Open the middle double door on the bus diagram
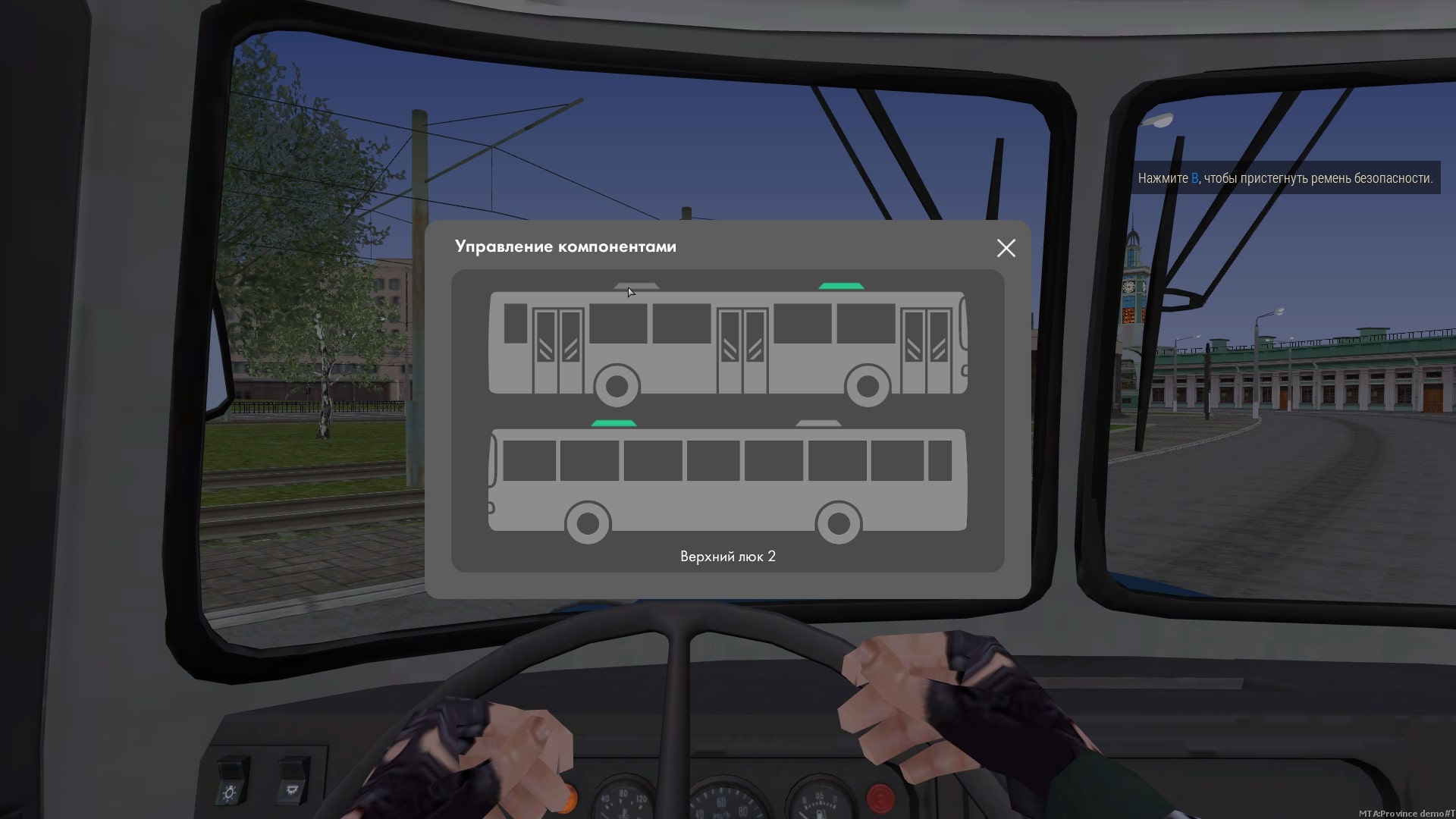1456x819 pixels. (742, 350)
